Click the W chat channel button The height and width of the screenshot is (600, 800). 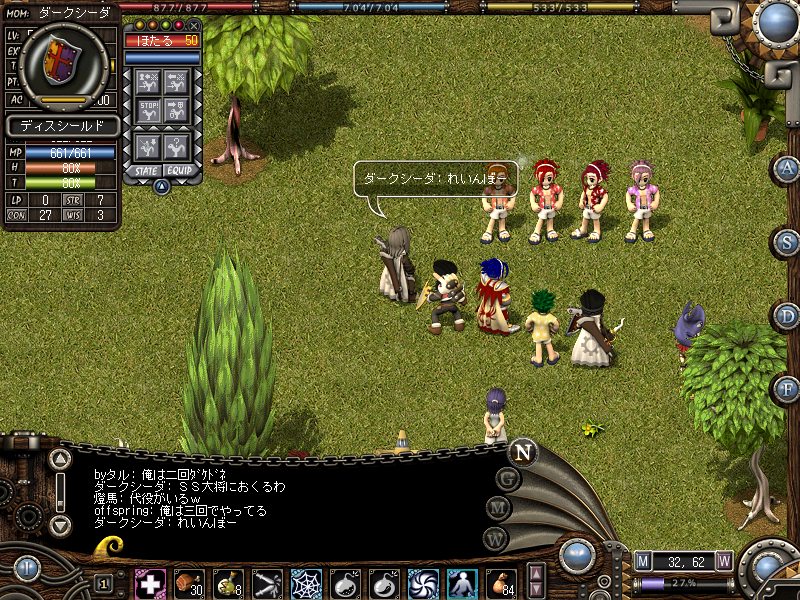click(494, 537)
